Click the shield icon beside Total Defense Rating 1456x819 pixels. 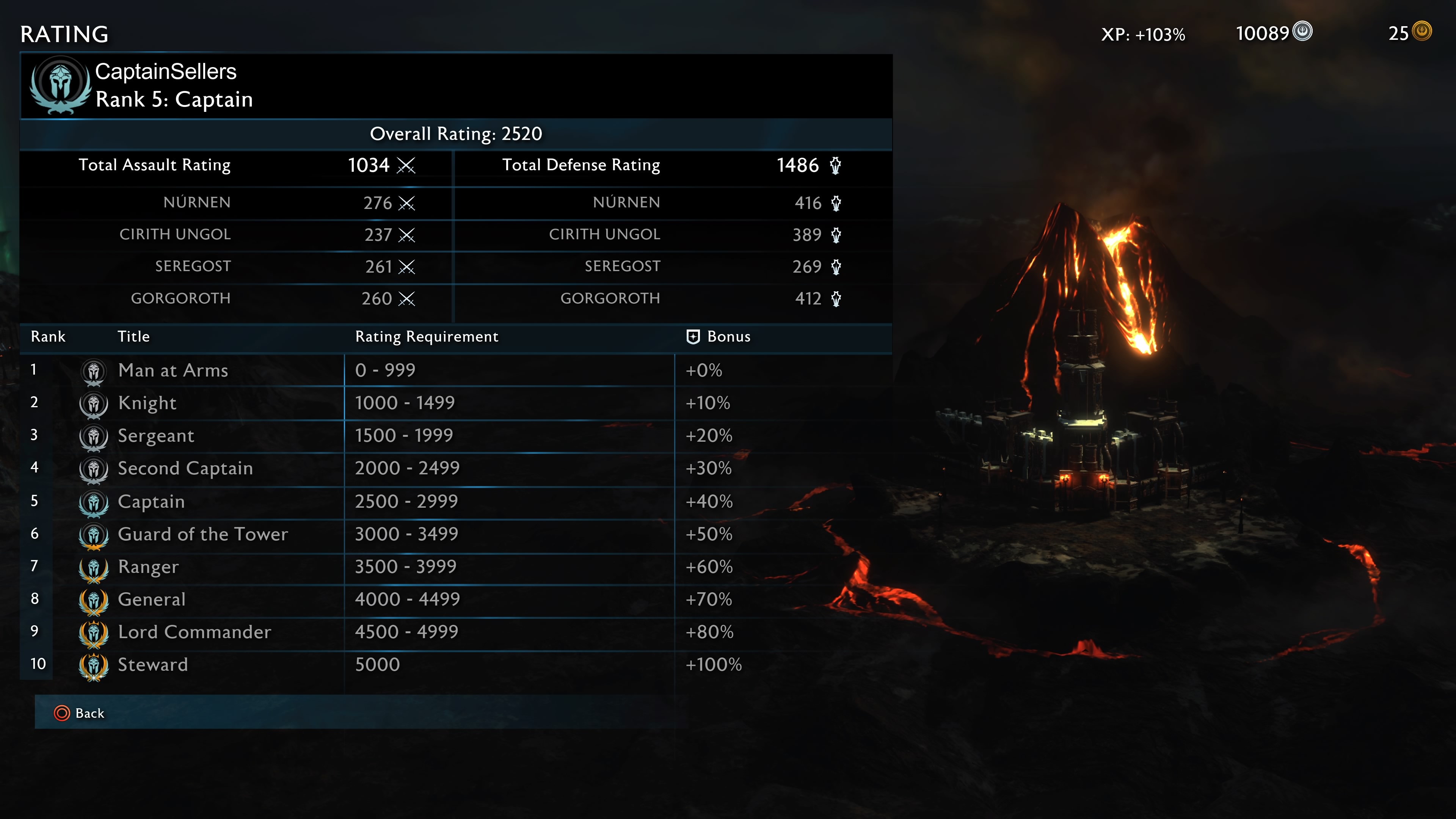[835, 166]
